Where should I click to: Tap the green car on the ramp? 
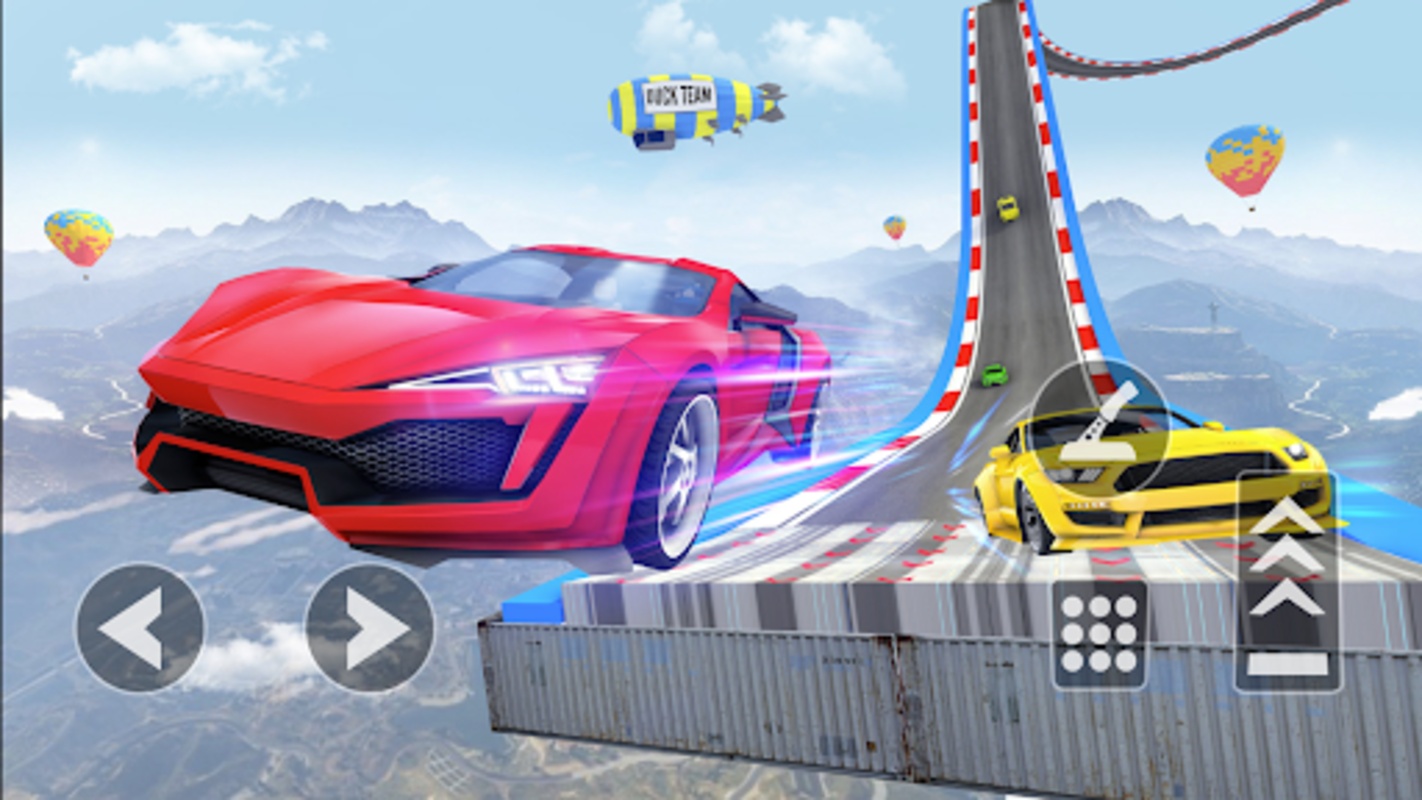tap(993, 375)
